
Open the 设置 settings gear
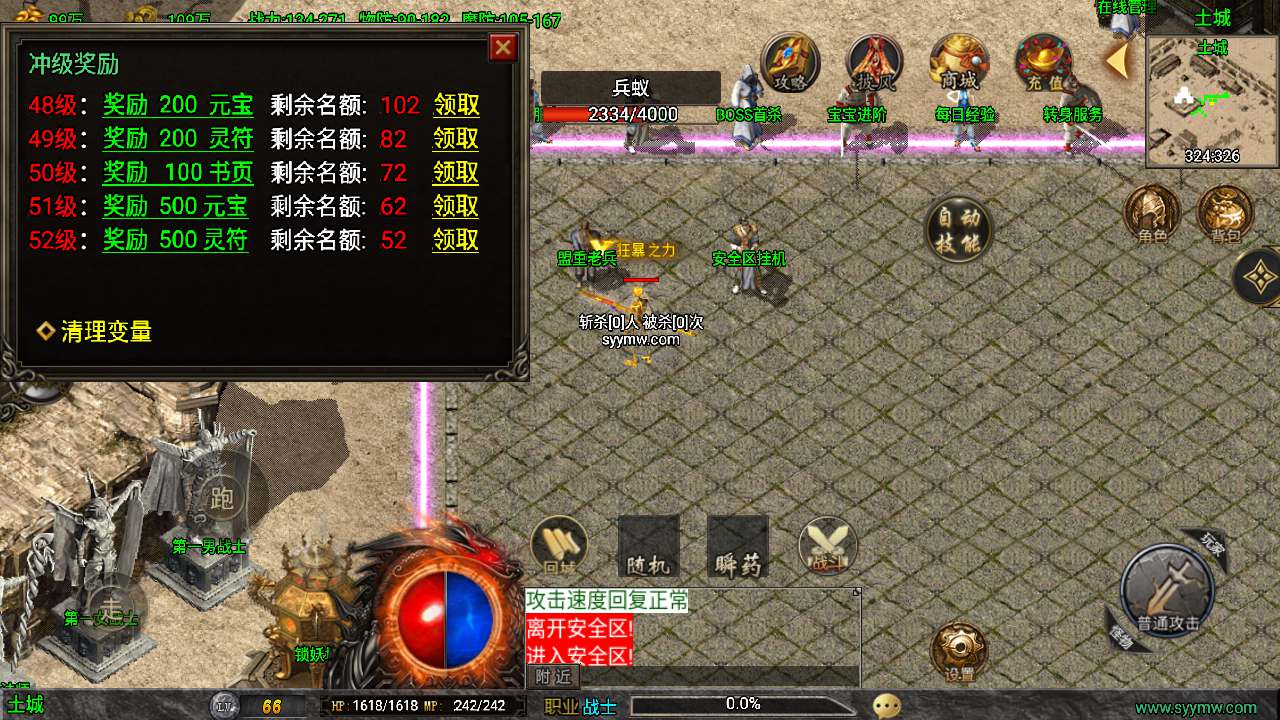tap(959, 651)
